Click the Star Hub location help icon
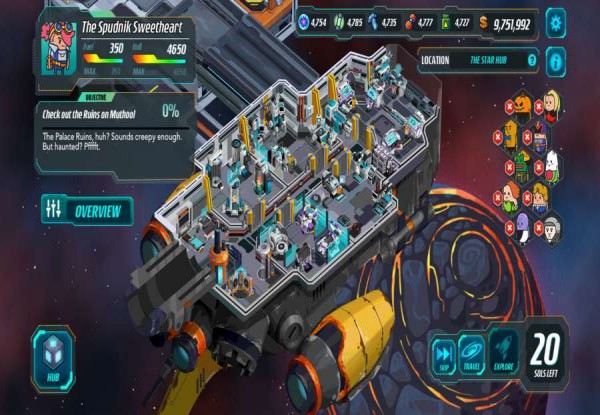The width and height of the screenshot is (600, 415). point(533,60)
